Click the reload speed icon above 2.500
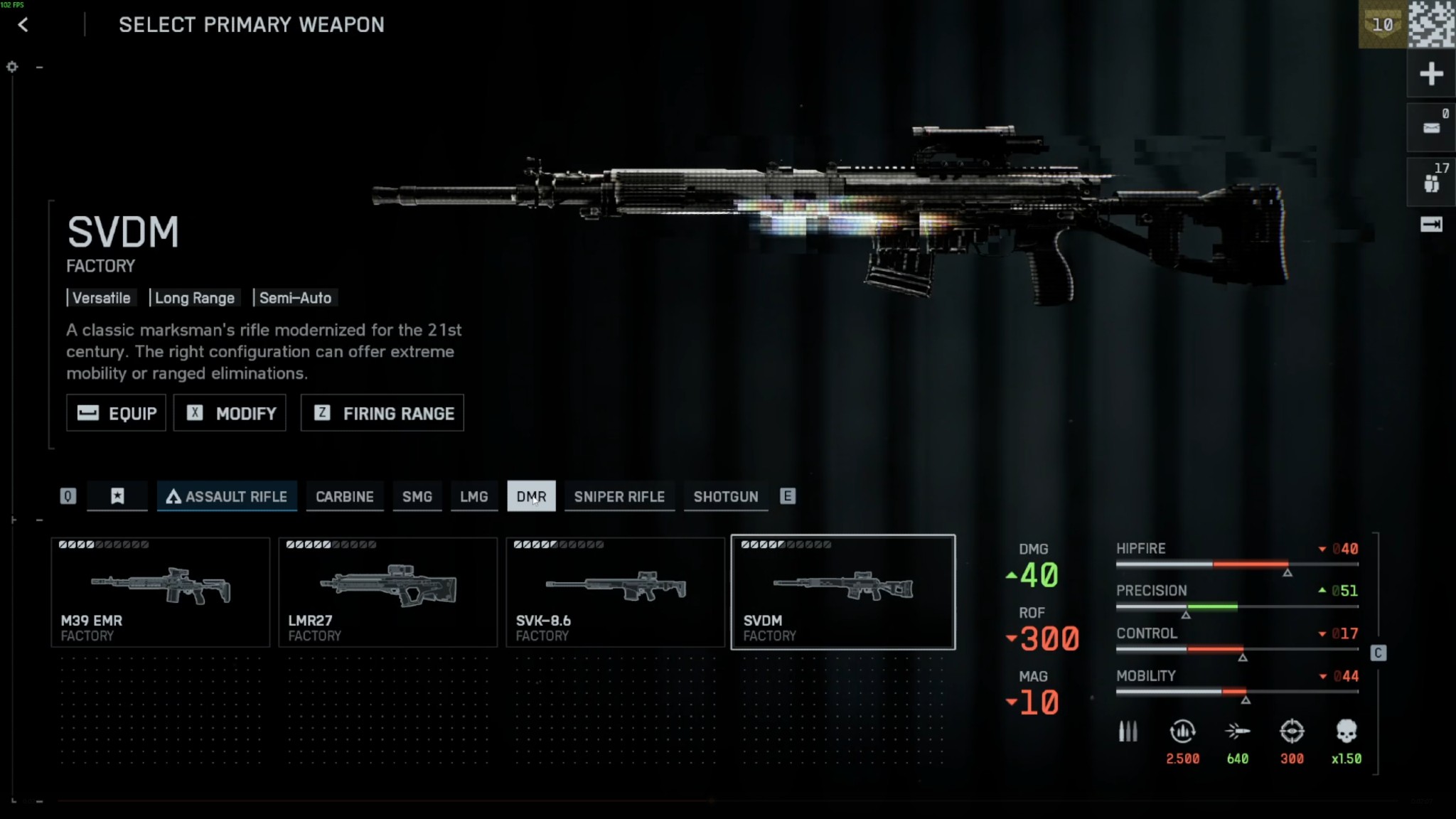 tap(1183, 731)
